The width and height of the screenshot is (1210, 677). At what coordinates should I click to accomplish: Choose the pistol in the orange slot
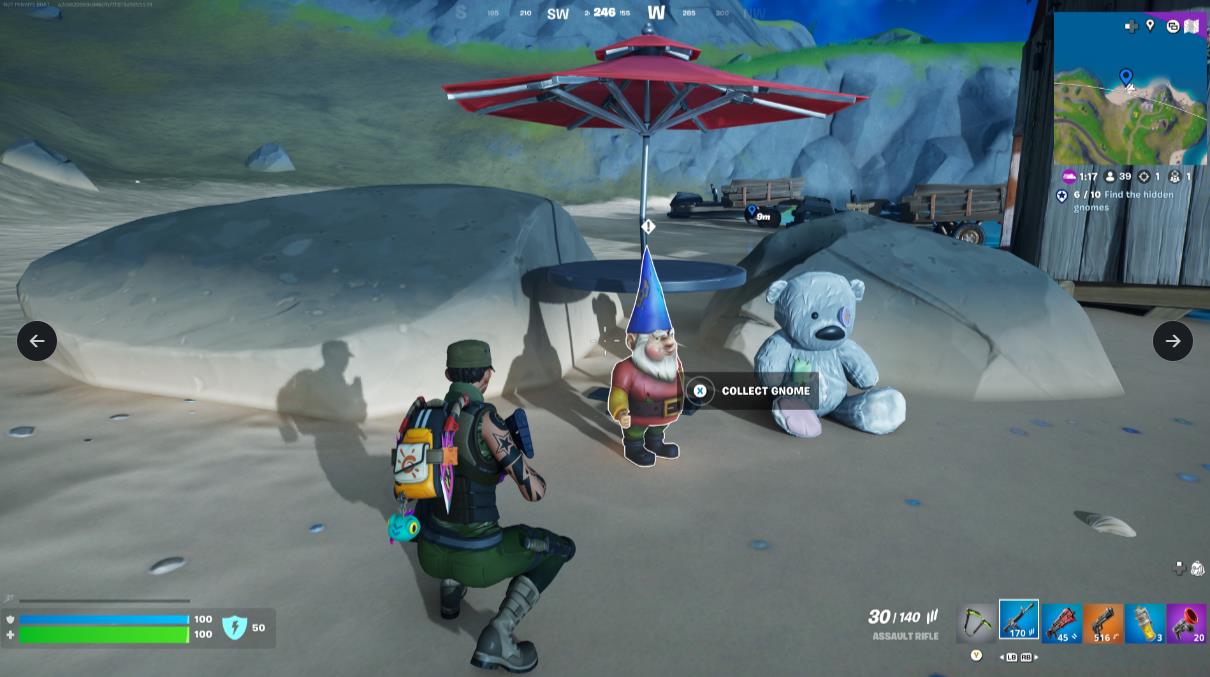tap(1102, 623)
